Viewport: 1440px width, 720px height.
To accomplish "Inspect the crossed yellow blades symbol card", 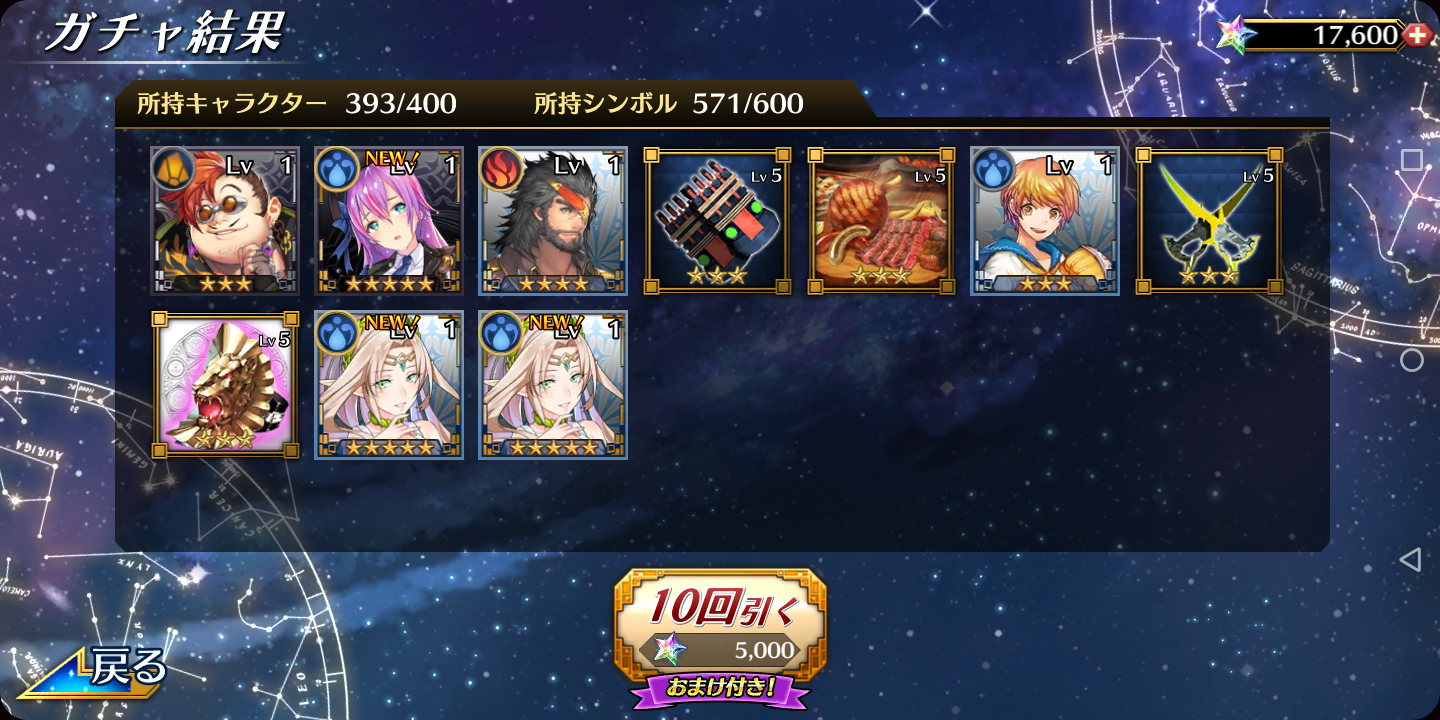I will 1209,221.
